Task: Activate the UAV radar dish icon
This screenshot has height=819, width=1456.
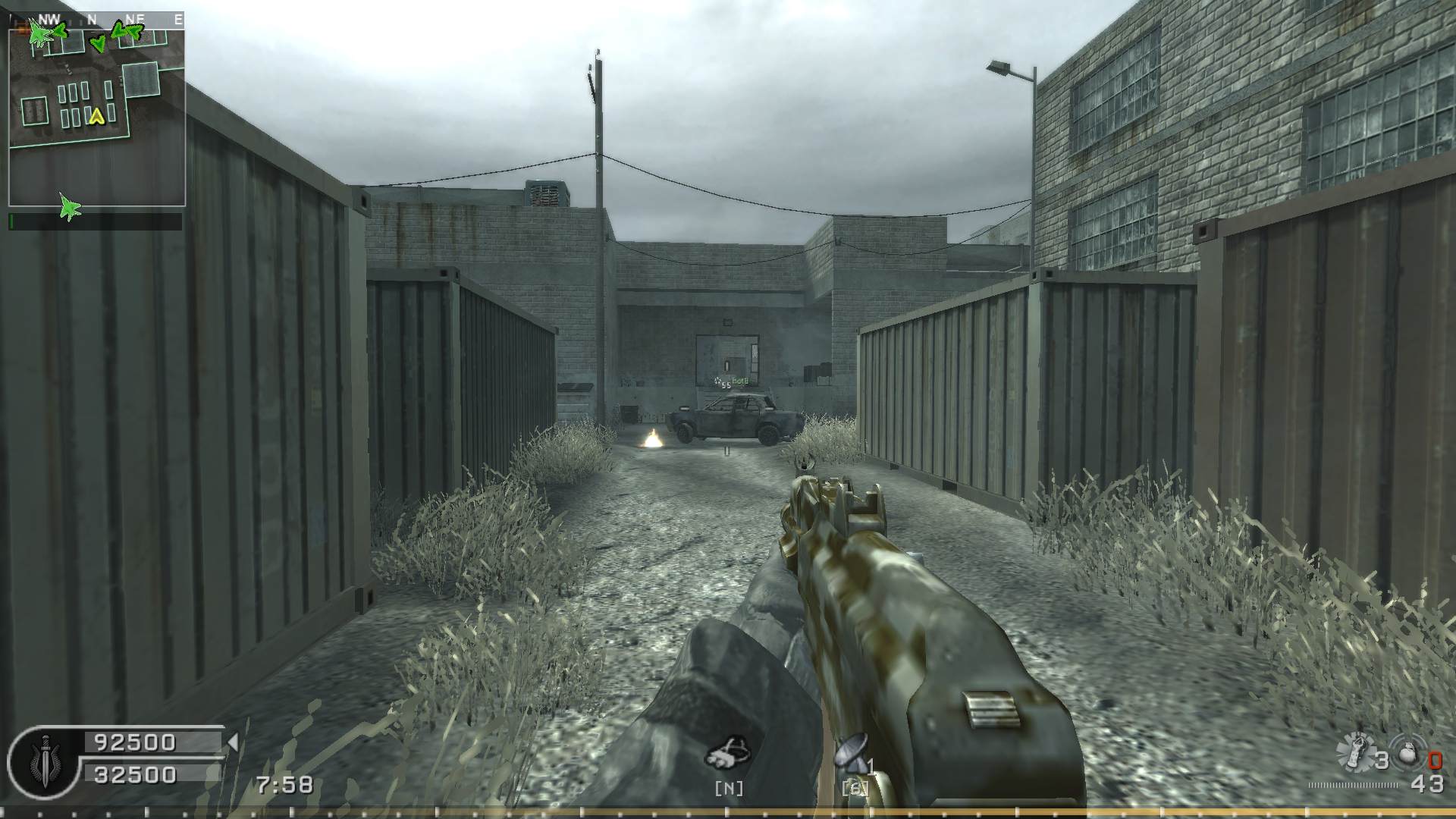Action: tap(852, 752)
